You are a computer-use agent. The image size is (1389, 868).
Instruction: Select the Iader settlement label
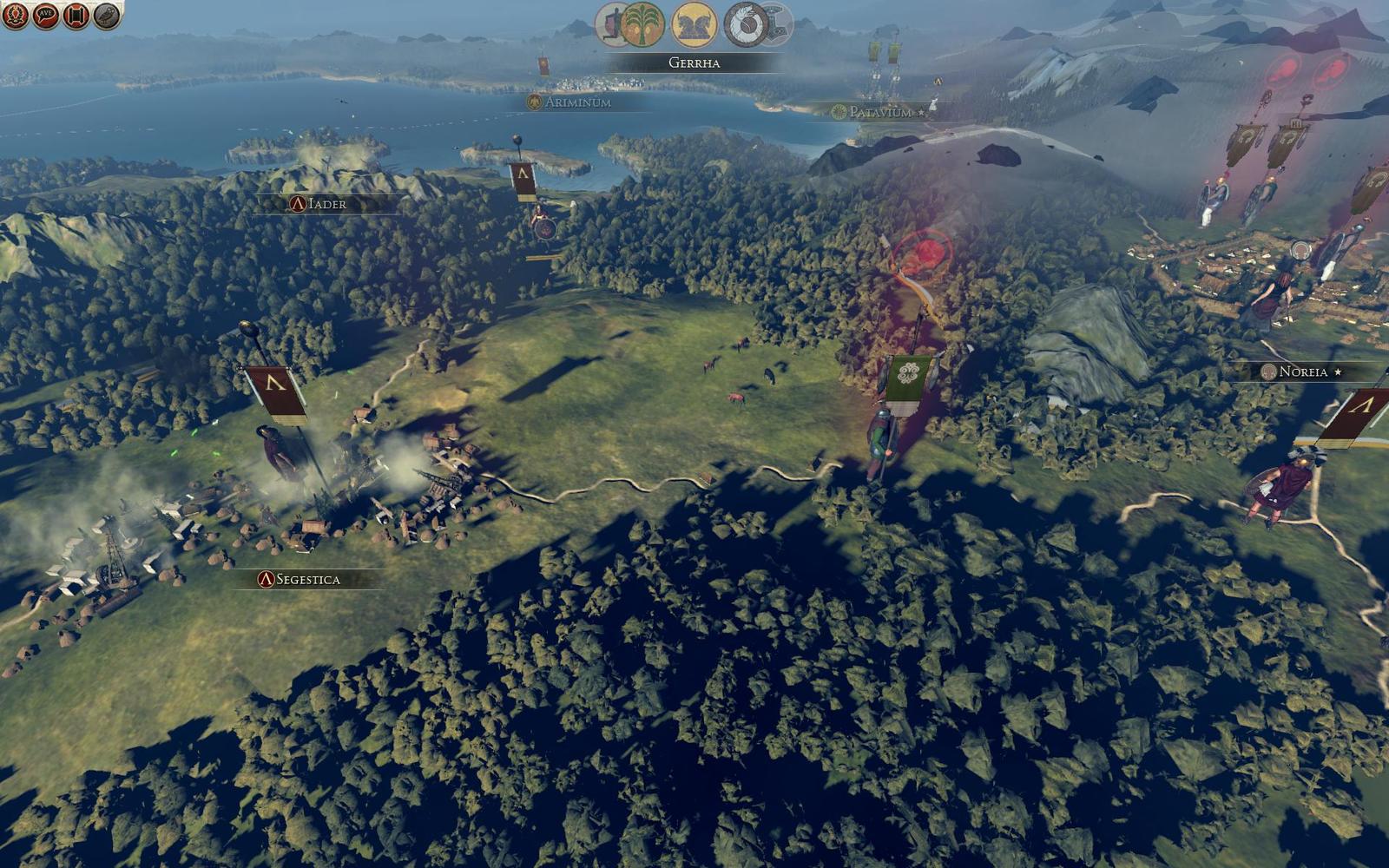pos(319,204)
